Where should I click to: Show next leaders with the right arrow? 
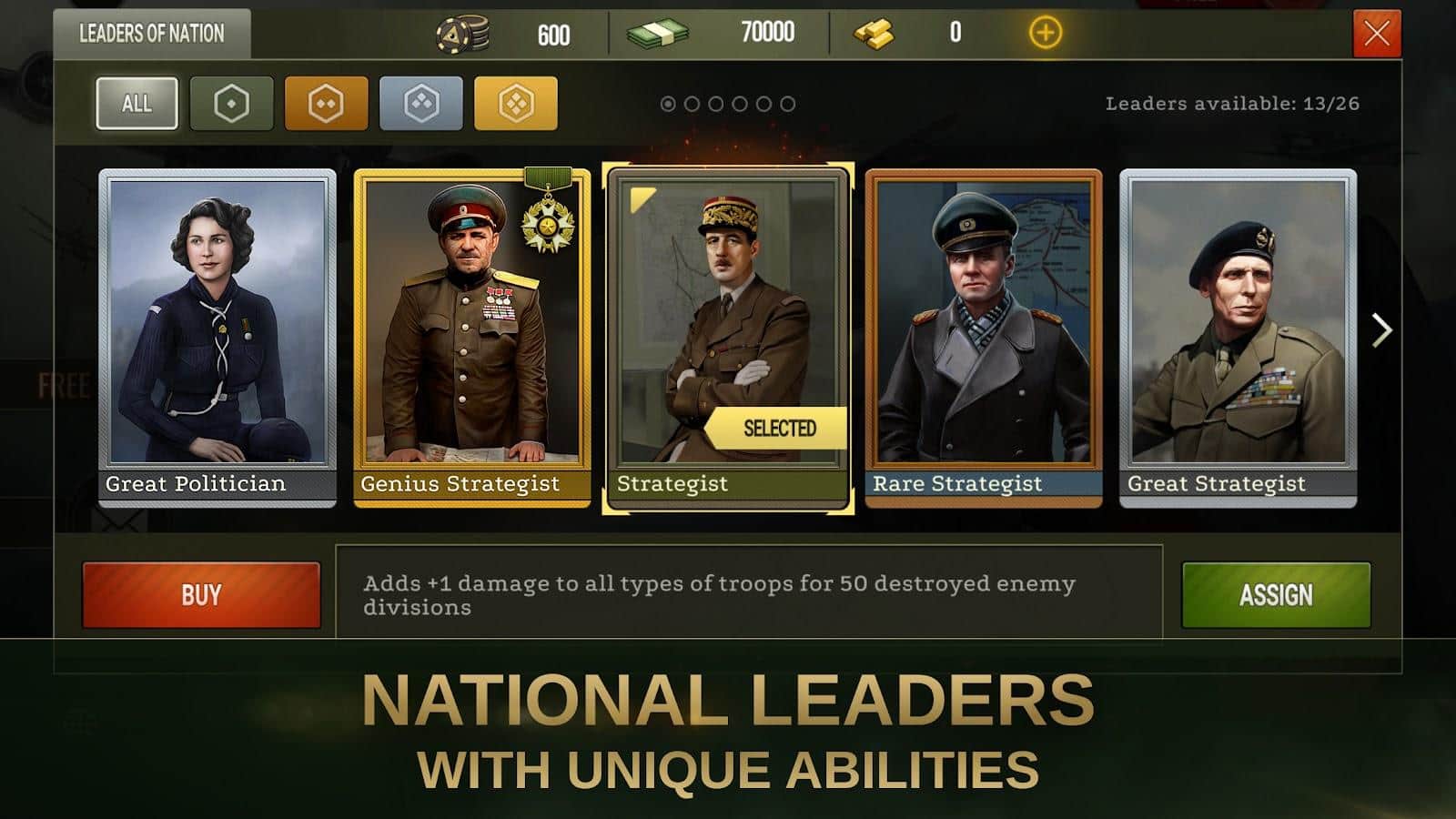[1381, 330]
